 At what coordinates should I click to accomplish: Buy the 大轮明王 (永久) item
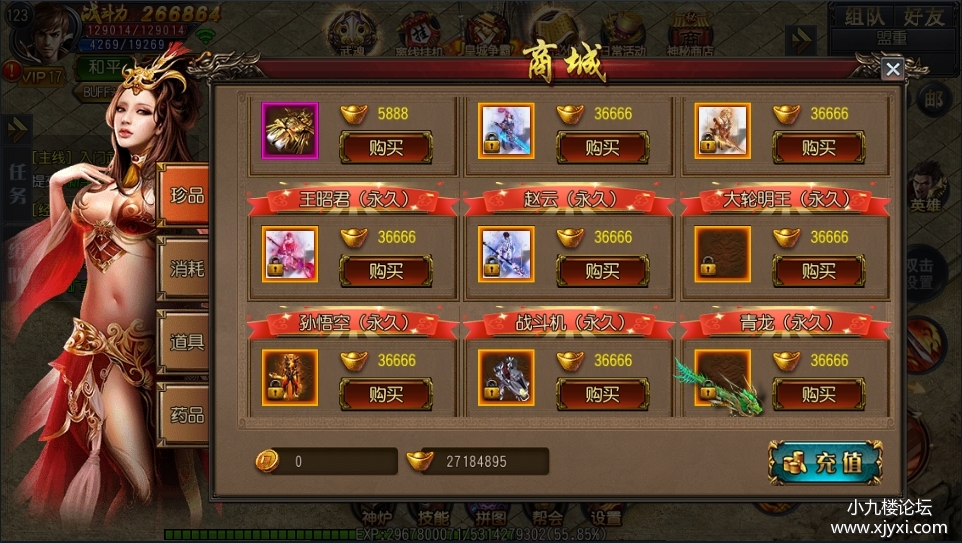click(x=818, y=270)
